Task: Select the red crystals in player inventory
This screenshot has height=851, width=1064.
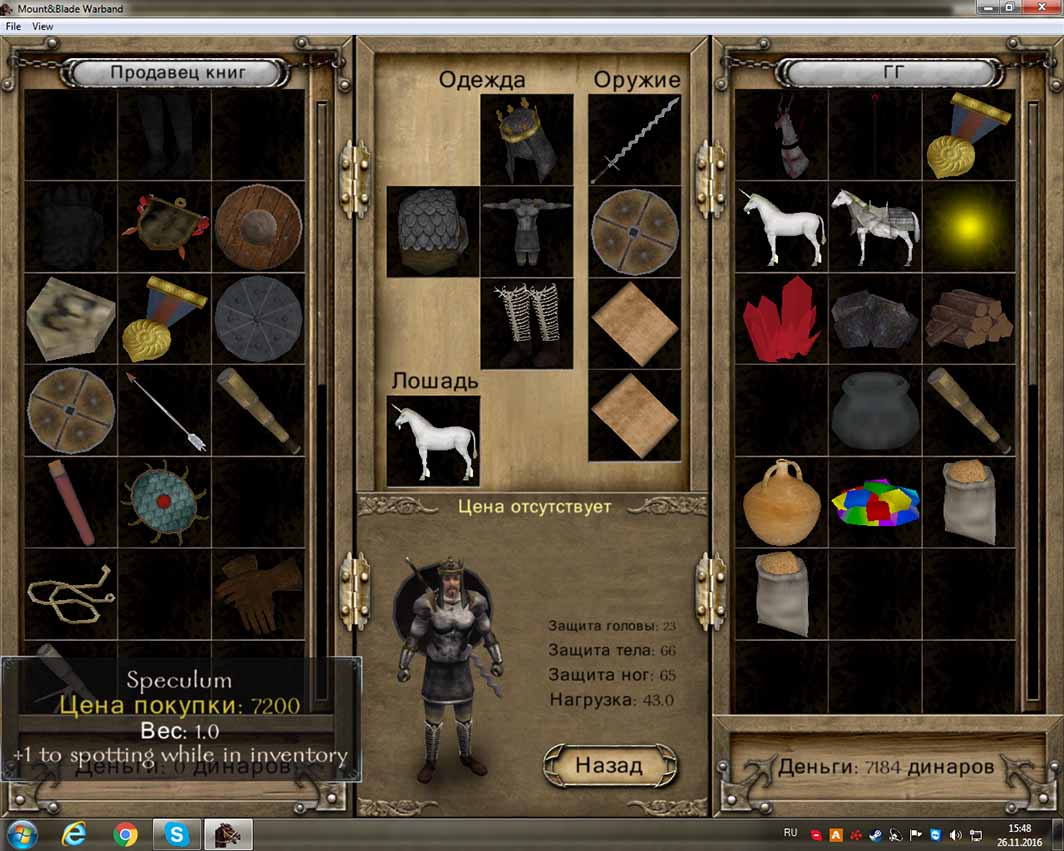Action: coord(781,319)
